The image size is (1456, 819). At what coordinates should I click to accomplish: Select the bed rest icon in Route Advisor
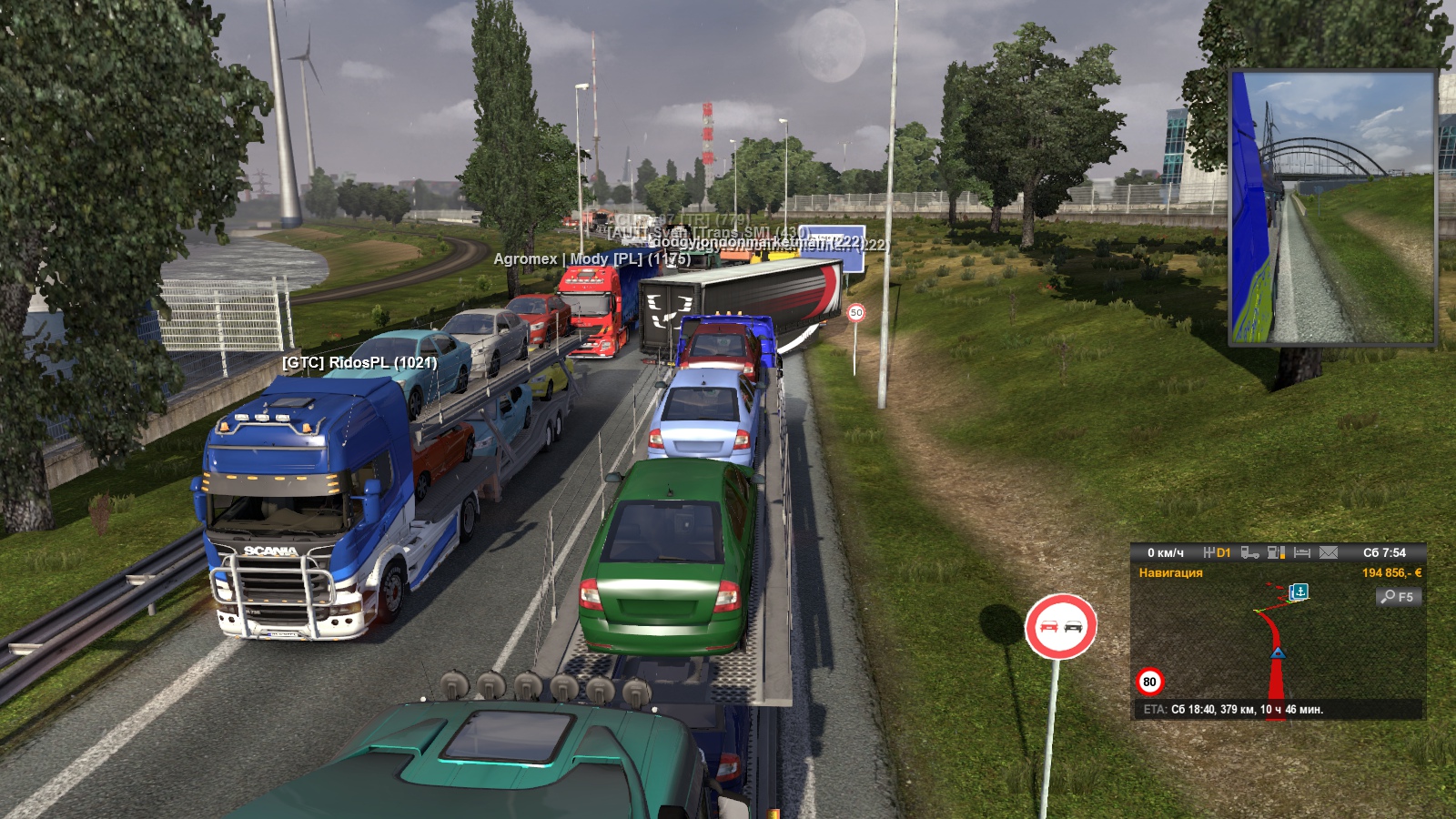1302,552
